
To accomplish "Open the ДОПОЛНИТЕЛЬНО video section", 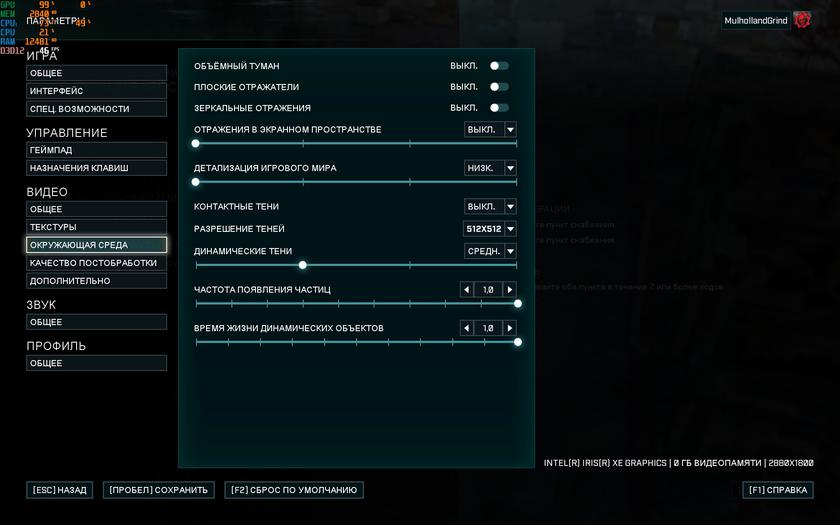I will [x=96, y=281].
